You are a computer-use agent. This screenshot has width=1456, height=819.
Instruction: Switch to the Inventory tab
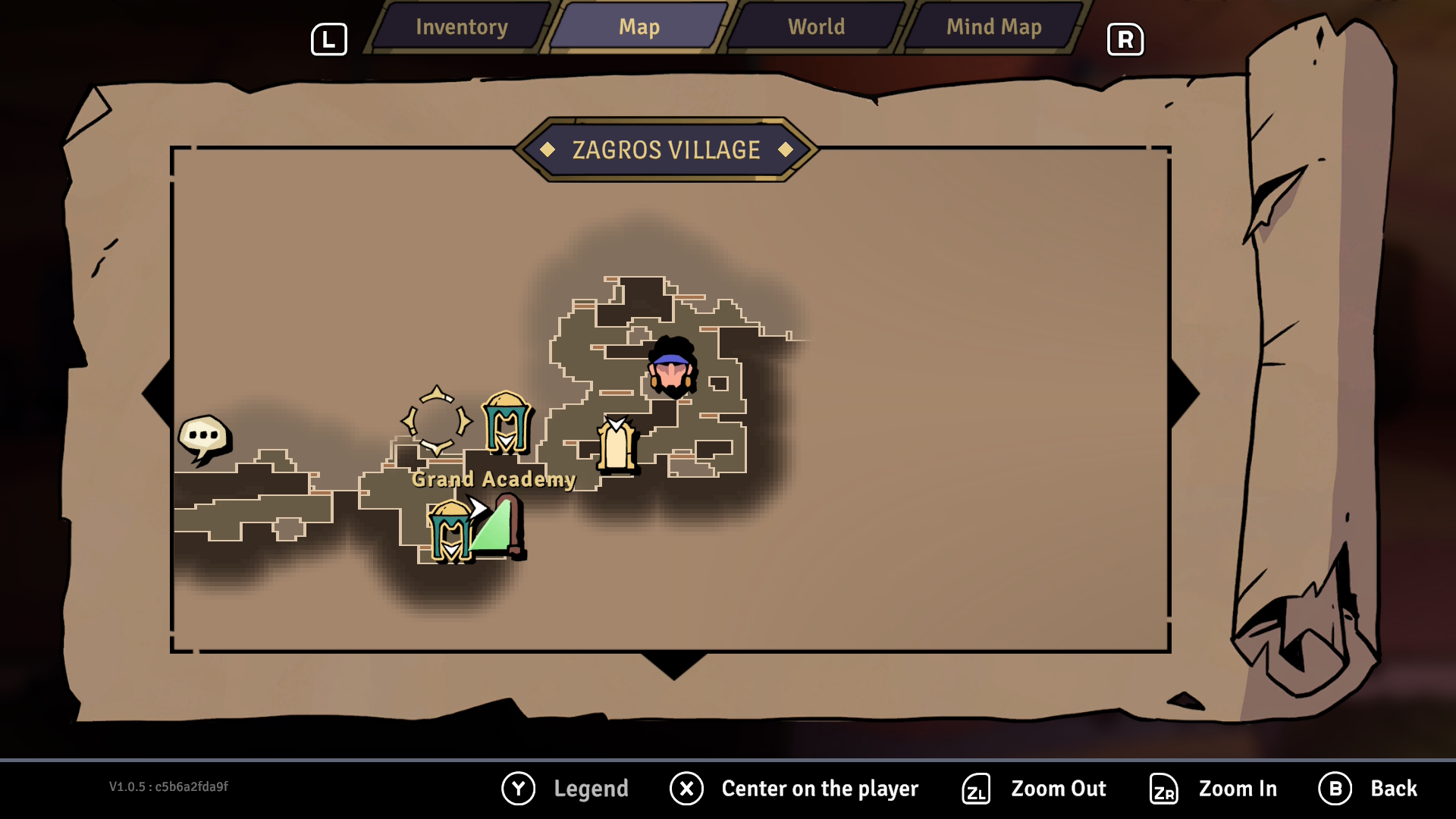(x=461, y=27)
